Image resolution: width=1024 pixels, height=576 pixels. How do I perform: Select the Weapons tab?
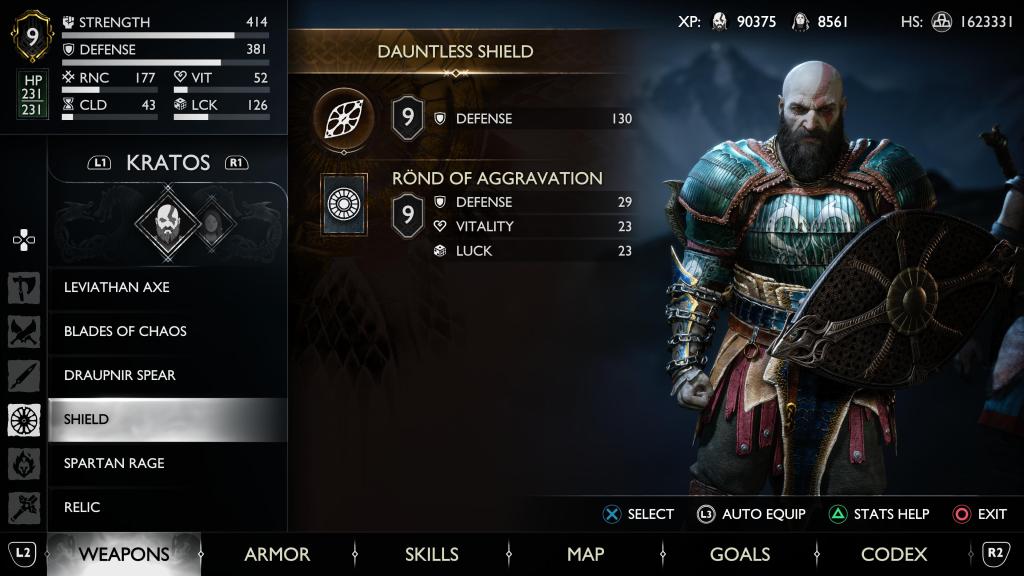[124, 554]
